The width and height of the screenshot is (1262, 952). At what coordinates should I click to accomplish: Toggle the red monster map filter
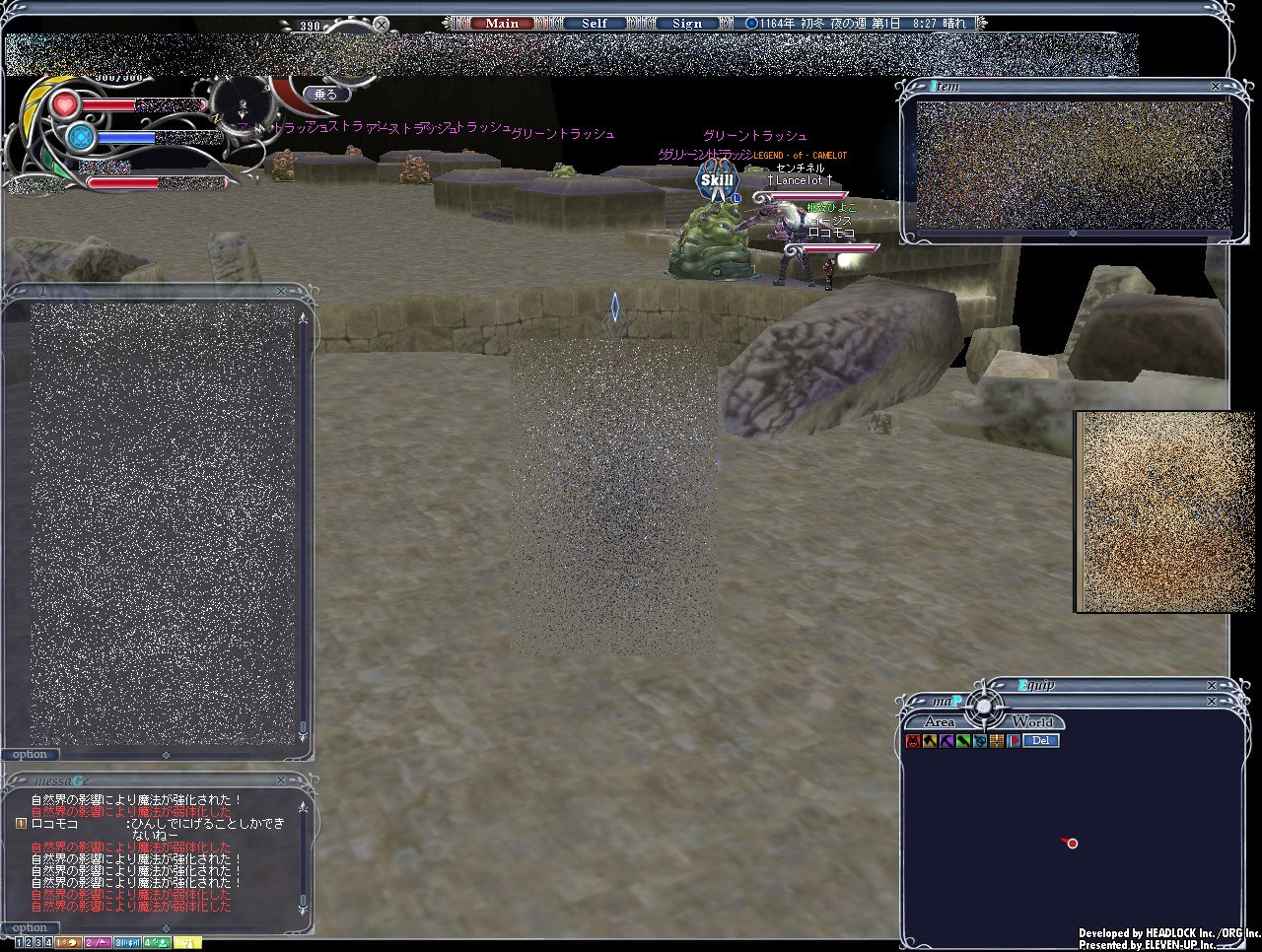pos(913,741)
